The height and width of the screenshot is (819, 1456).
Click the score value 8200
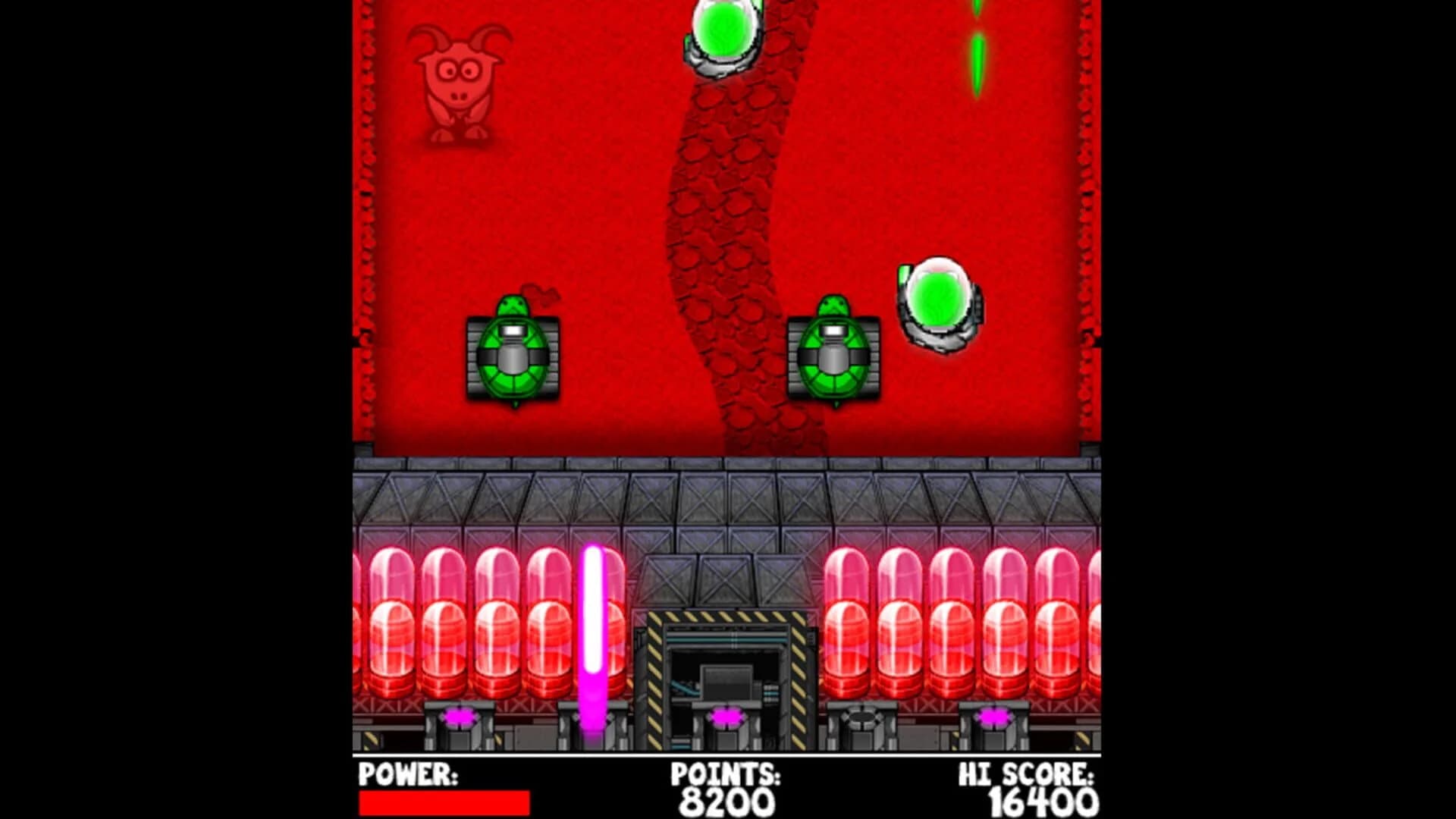[728, 801]
